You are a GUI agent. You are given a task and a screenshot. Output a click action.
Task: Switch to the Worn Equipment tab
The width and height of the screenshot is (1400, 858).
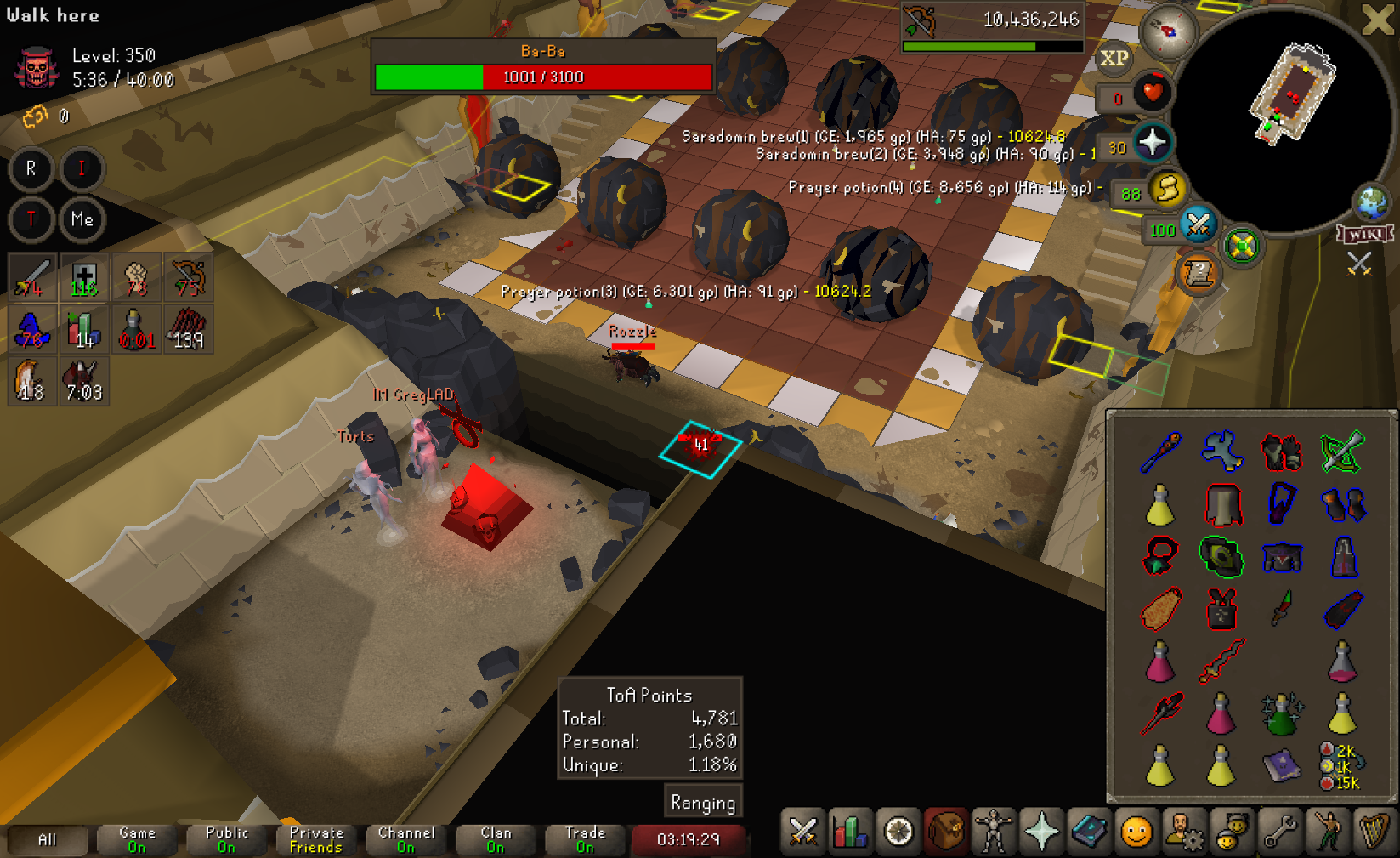(994, 832)
